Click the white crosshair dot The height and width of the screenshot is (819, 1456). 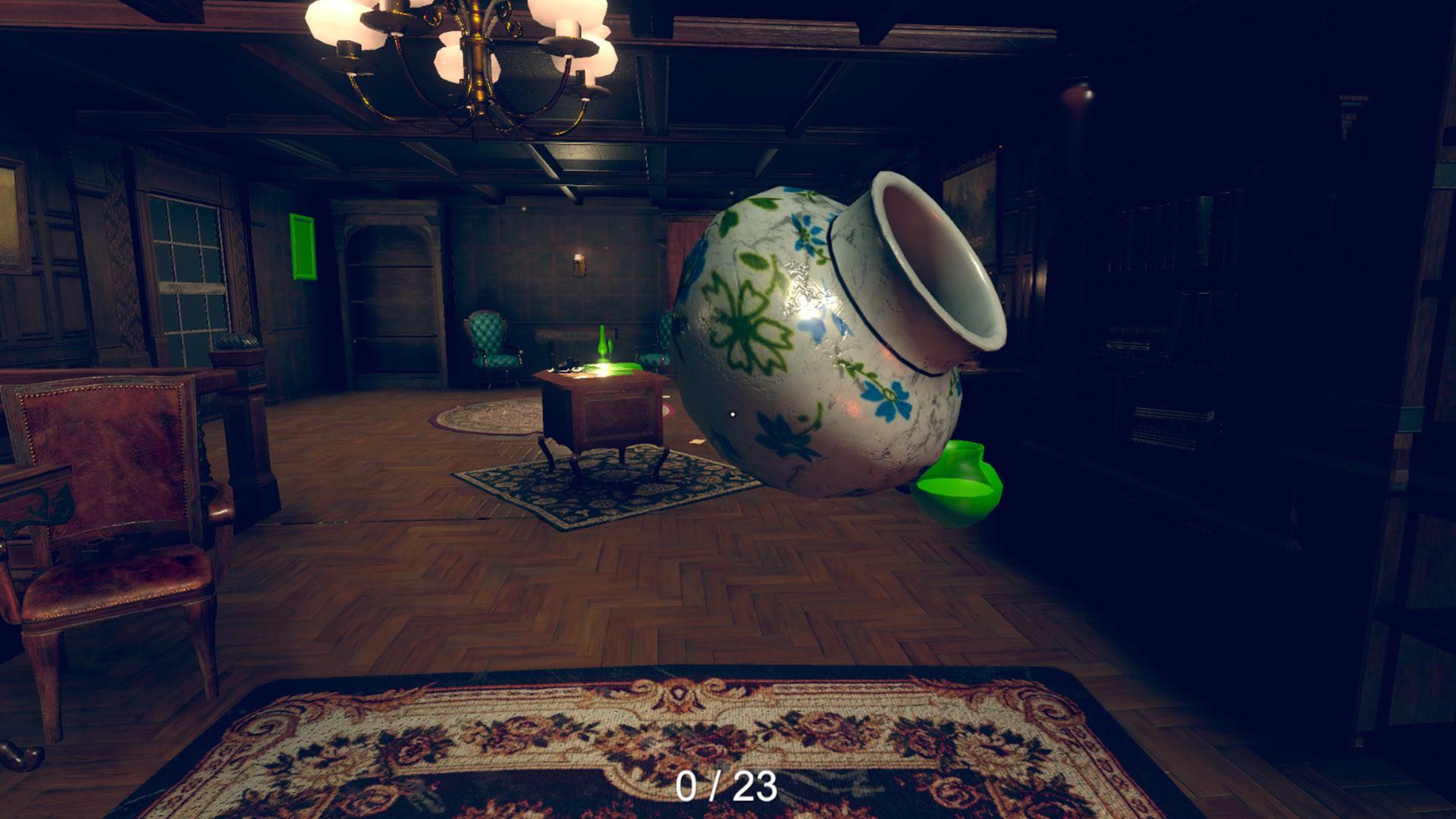click(733, 414)
